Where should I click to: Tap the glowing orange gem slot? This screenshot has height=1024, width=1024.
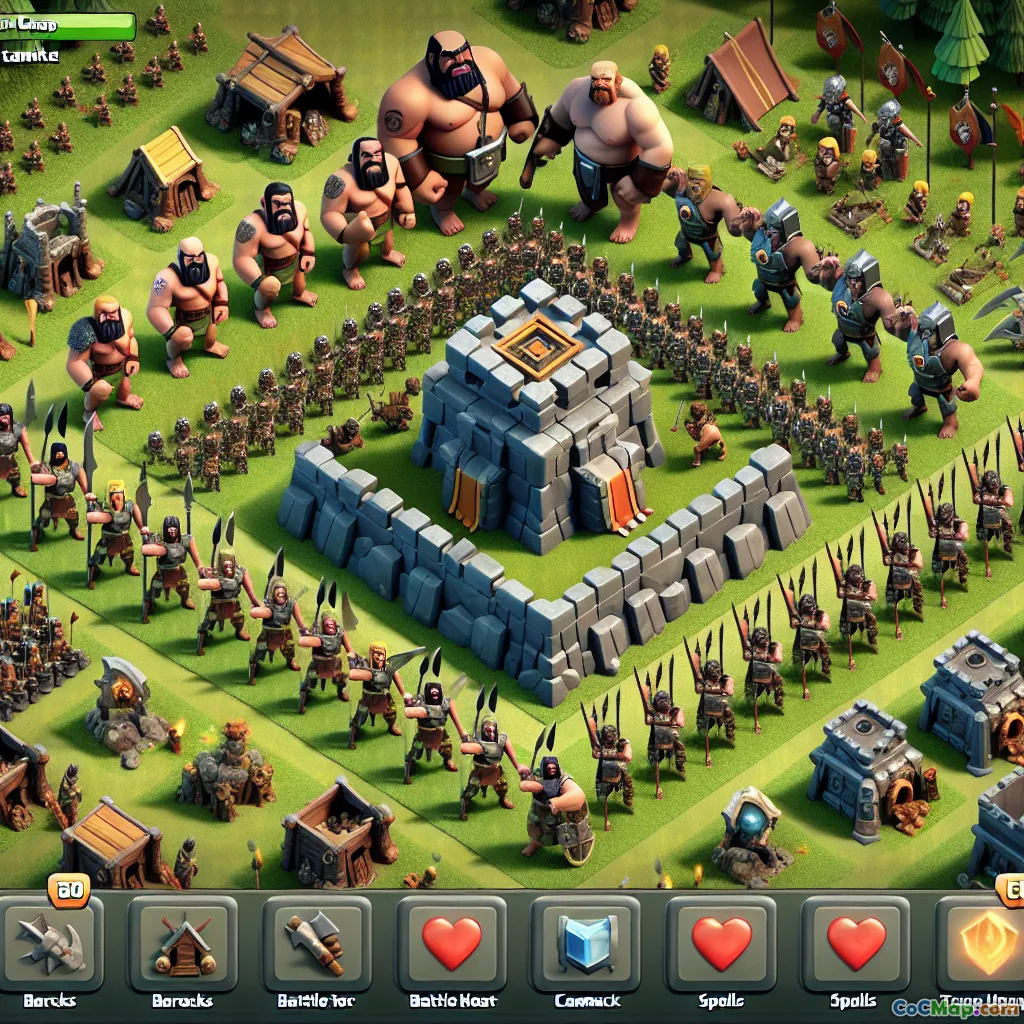pos(984,944)
